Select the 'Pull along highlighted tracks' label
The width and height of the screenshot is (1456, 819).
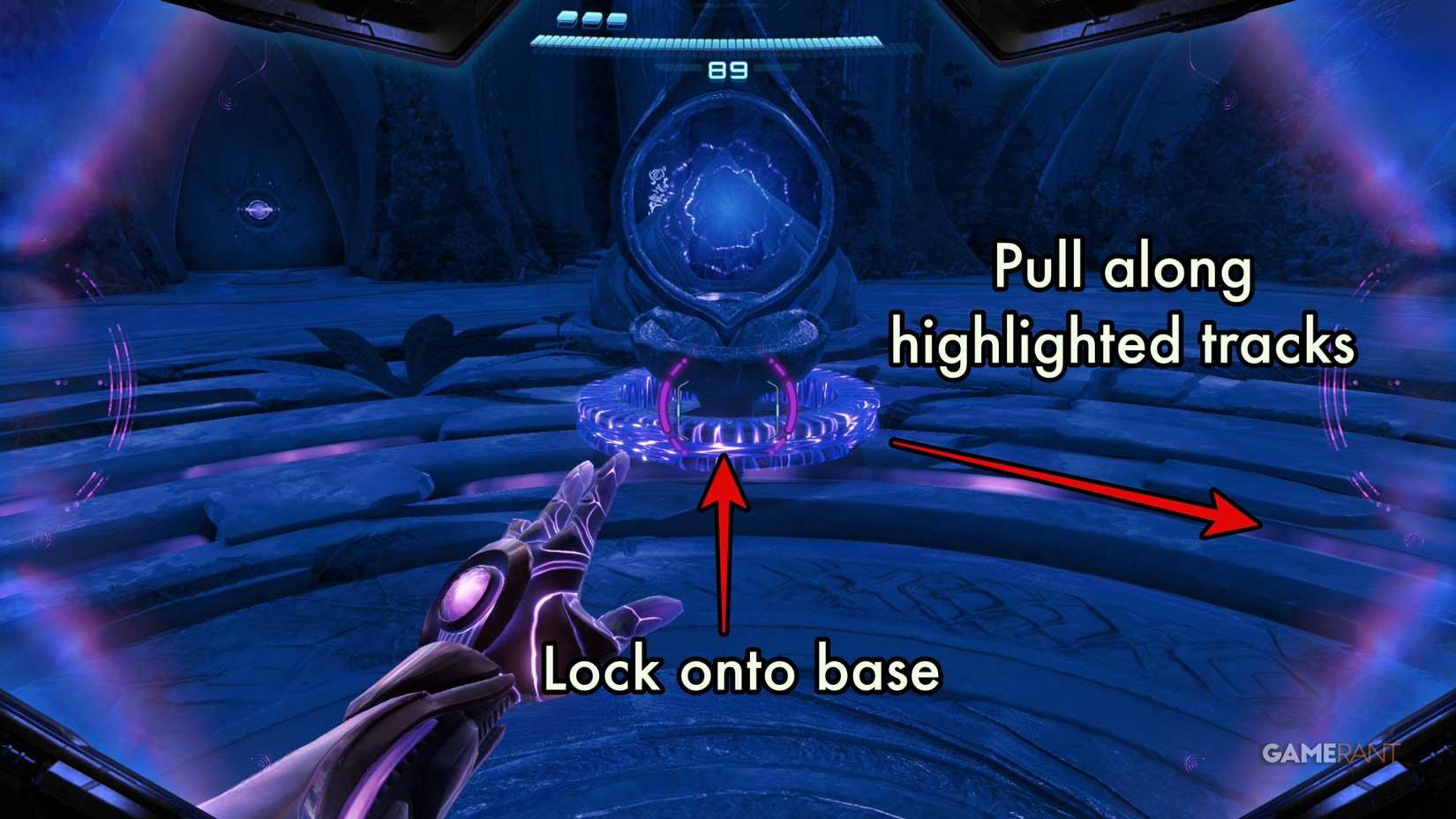coord(1122,304)
